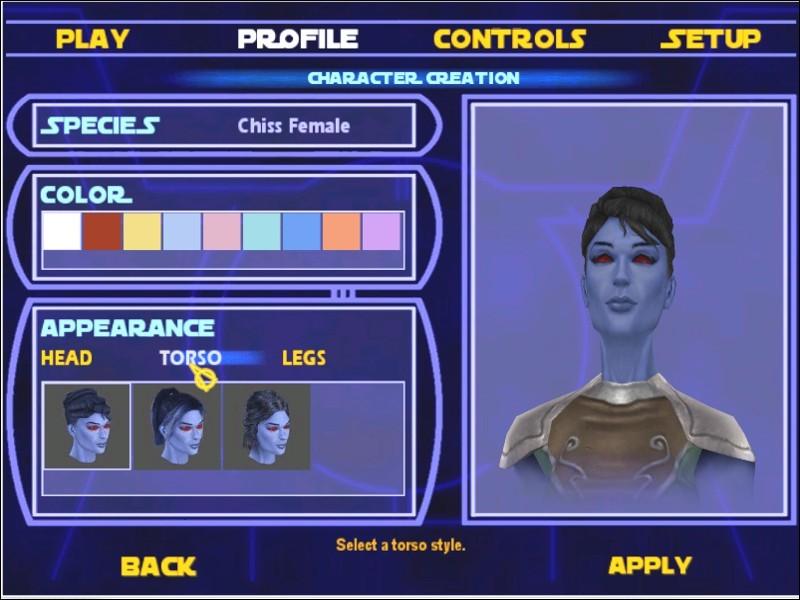Select the updo bun head style

(x=86, y=426)
